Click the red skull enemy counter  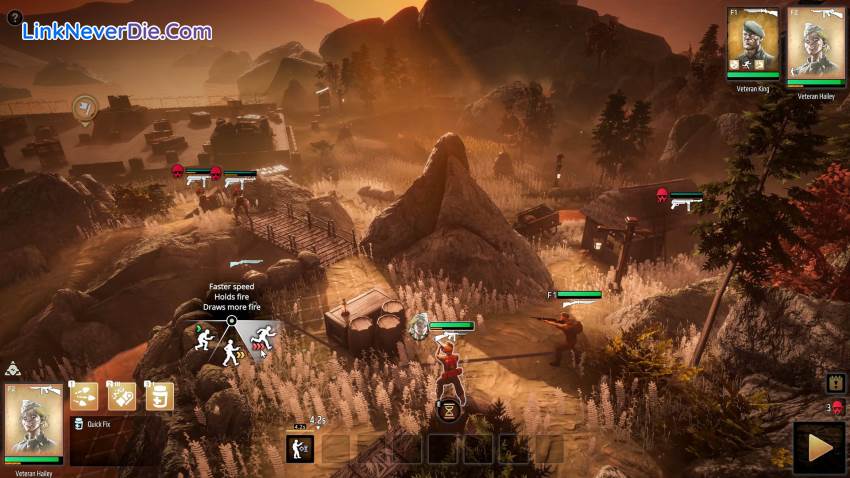coord(836,407)
